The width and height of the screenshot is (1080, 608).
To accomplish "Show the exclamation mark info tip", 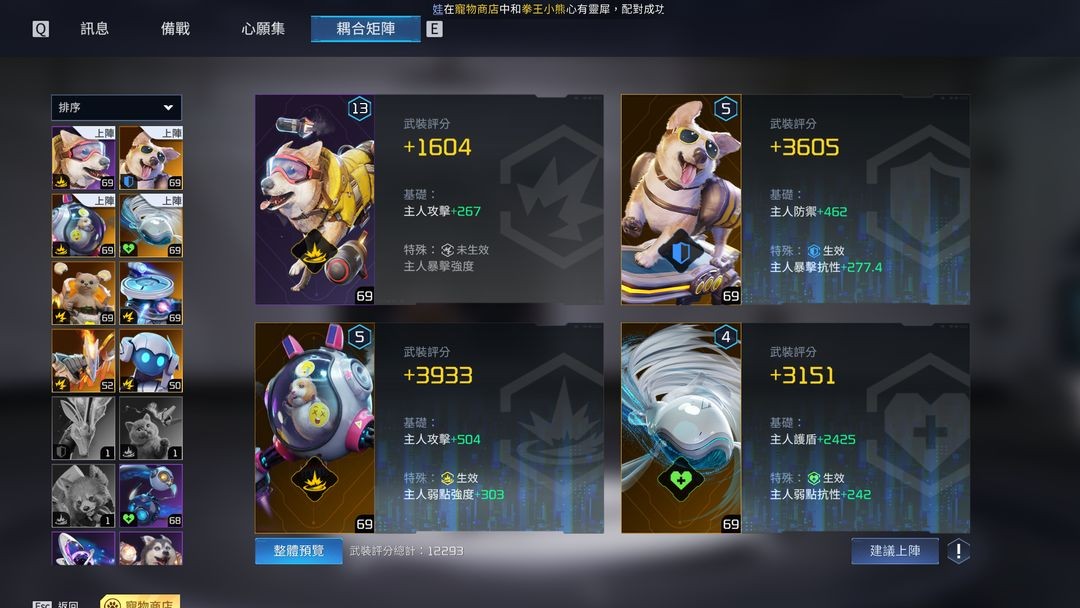I will tap(958, 551).
